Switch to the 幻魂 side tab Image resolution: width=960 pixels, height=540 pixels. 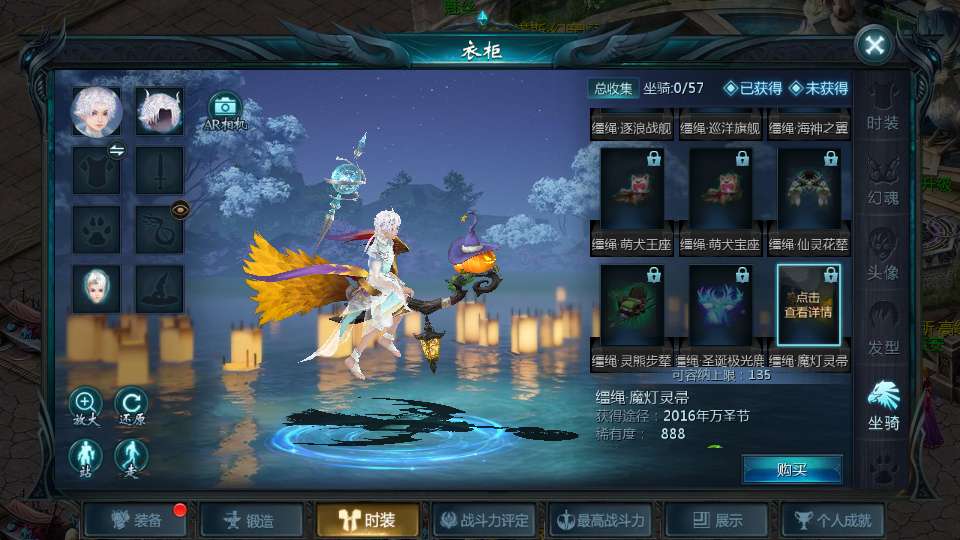883,179
